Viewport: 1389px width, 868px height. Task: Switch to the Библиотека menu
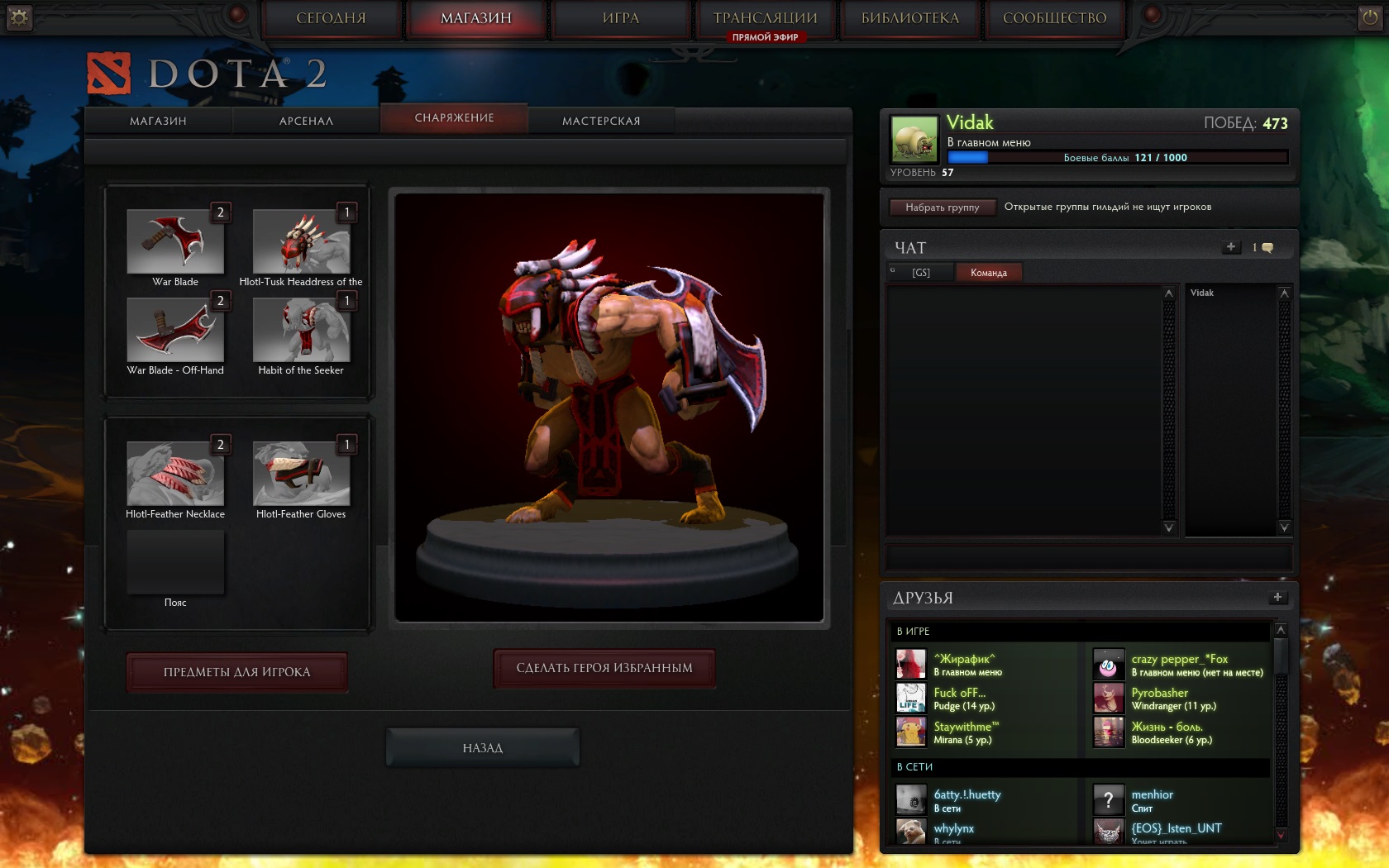909,18
